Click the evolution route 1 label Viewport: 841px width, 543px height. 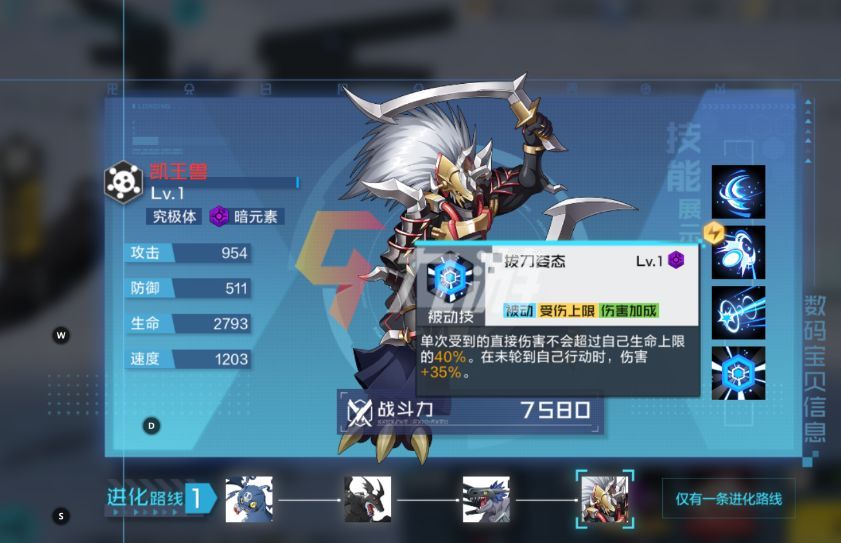click(x=160, y=498)
